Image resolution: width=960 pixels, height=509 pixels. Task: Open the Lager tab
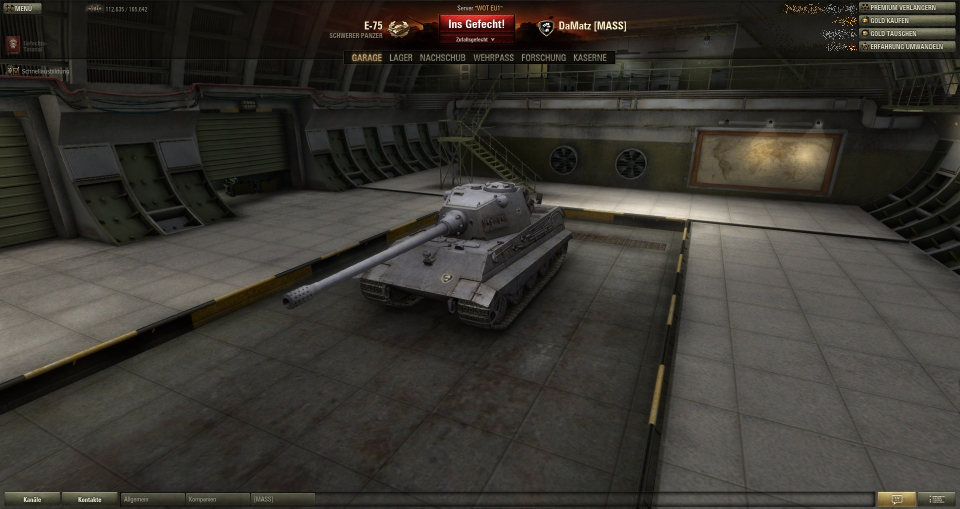[401, 58]
